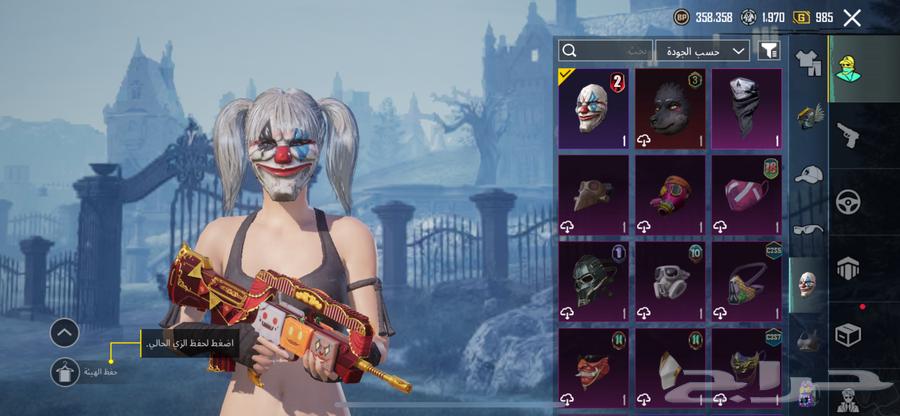Open the sort-by-quality dropdown
The height and width of the screenshot is (416, 900).
point(703,50)
